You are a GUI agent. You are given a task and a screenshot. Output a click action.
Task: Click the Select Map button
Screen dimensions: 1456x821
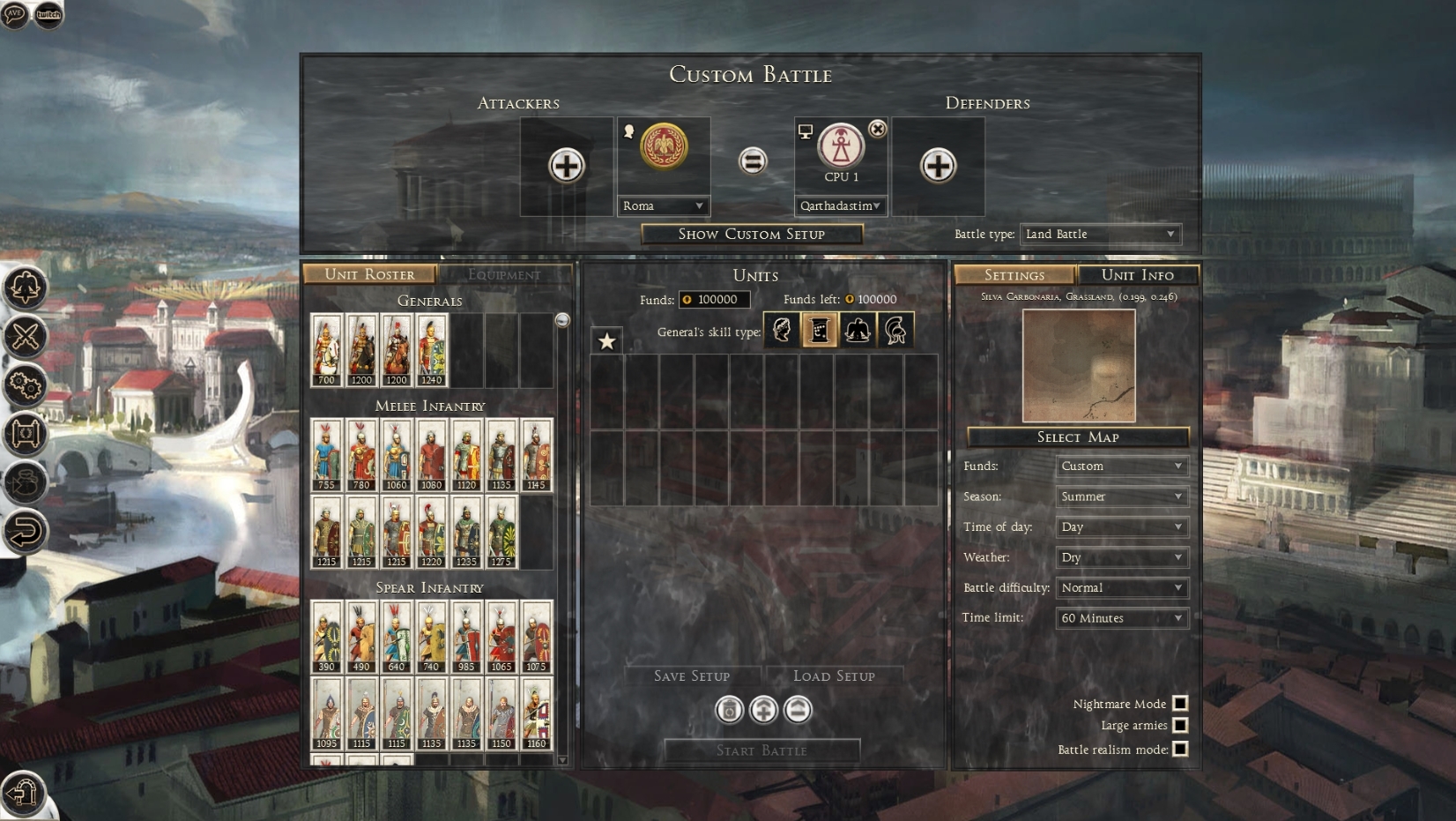pos(1077,437)
